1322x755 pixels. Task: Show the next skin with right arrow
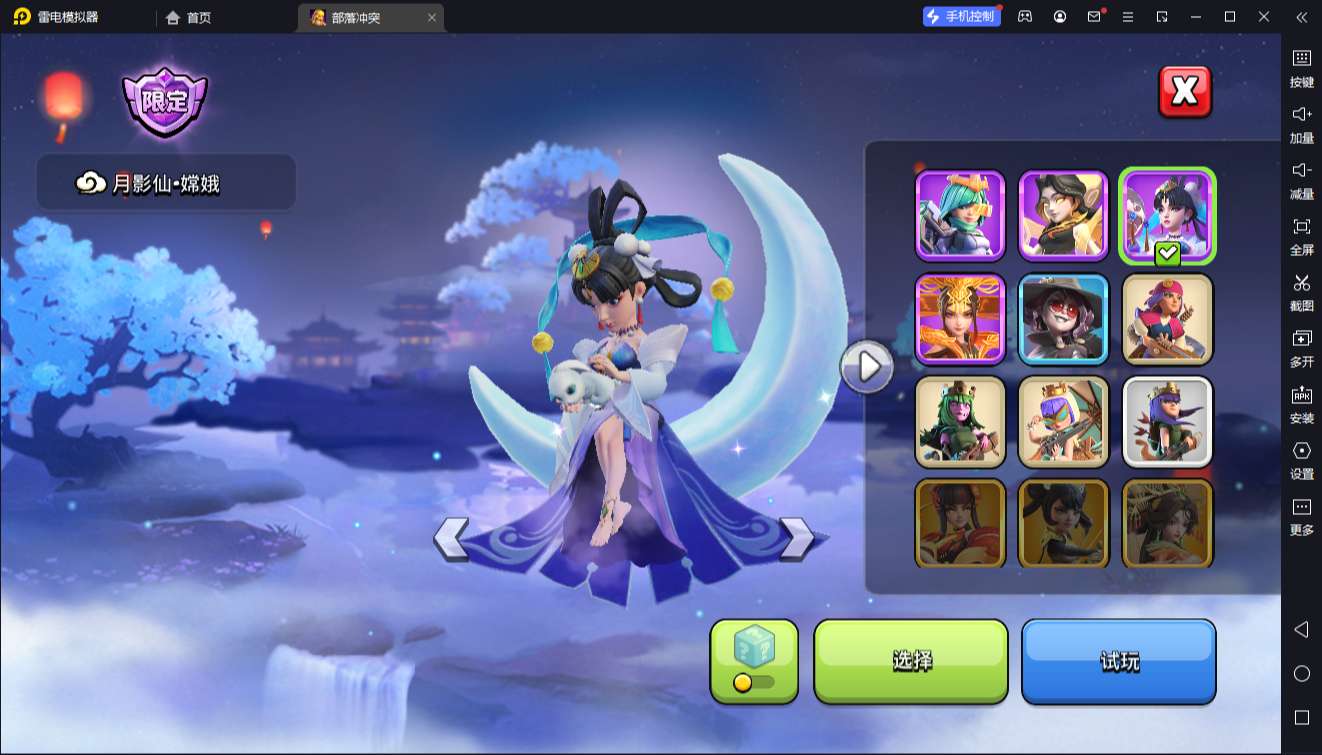click(797, 538)
